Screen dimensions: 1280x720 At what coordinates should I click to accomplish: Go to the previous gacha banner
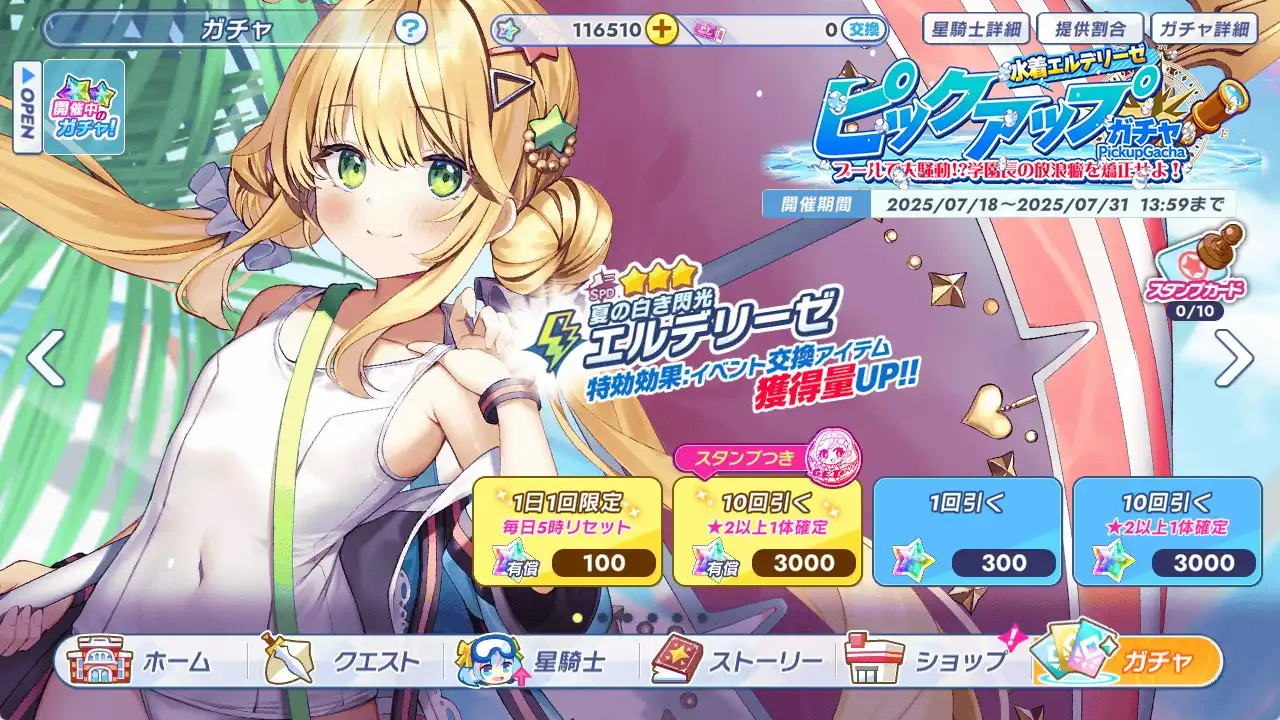(x=45, y=358)
